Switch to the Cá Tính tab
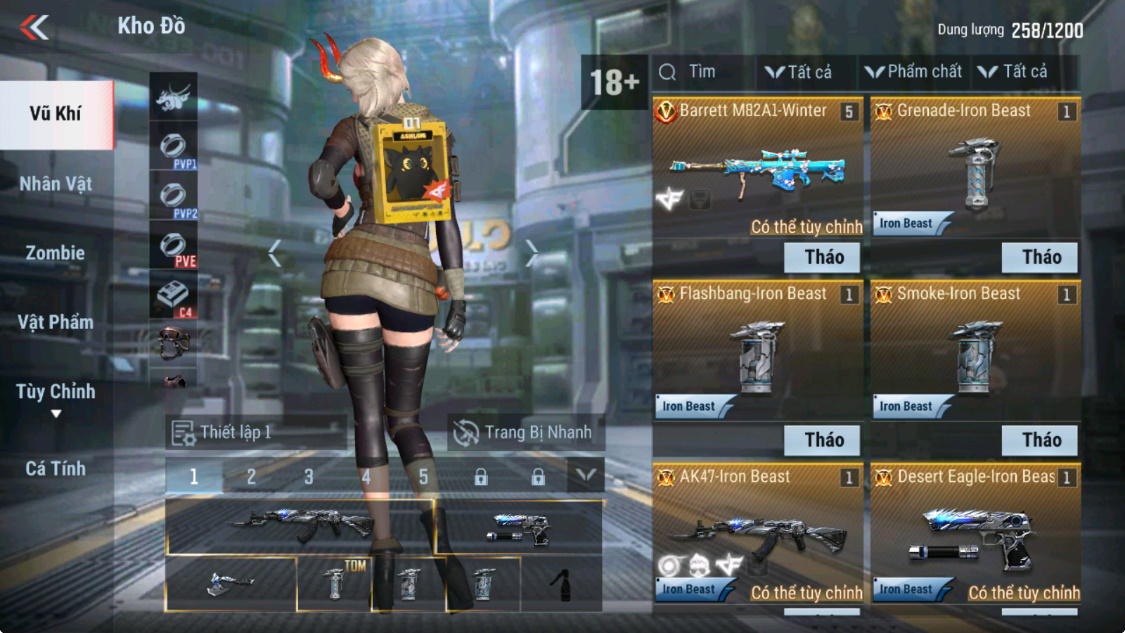Viewport: 1125px width, 633px height. 55,468
